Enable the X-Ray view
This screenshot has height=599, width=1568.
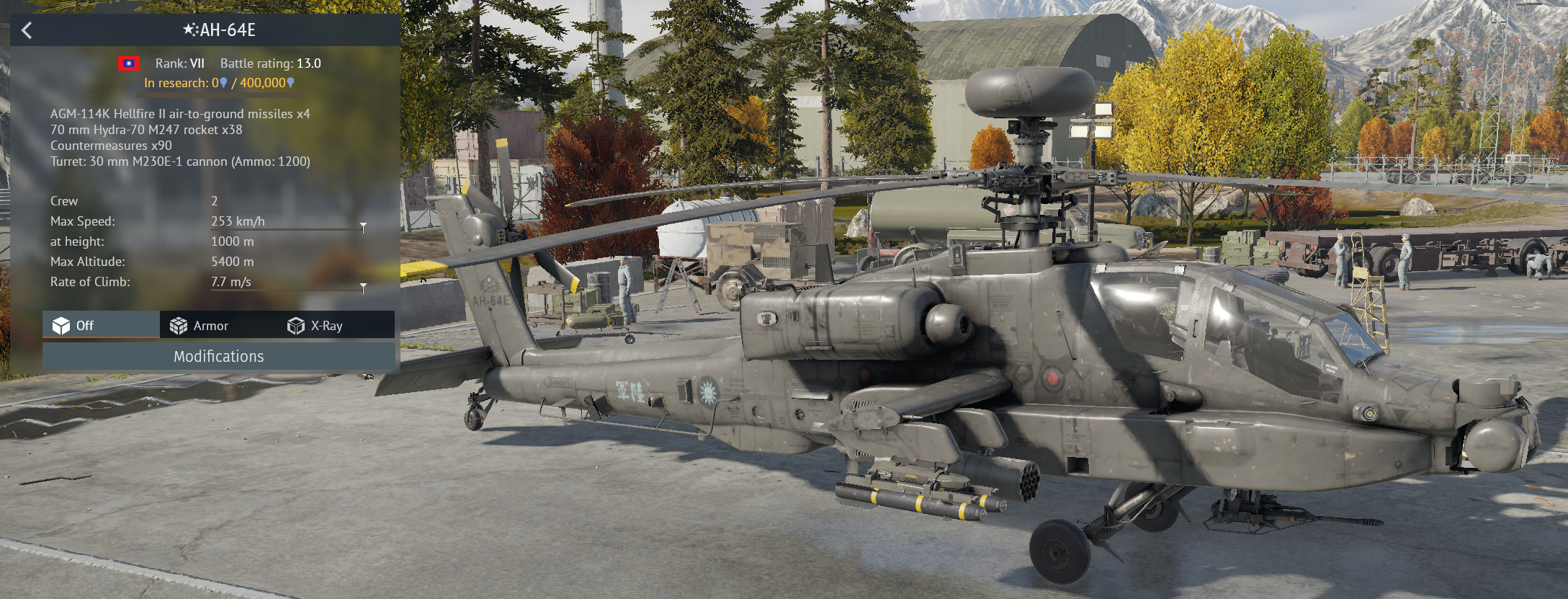pos(315,326)
